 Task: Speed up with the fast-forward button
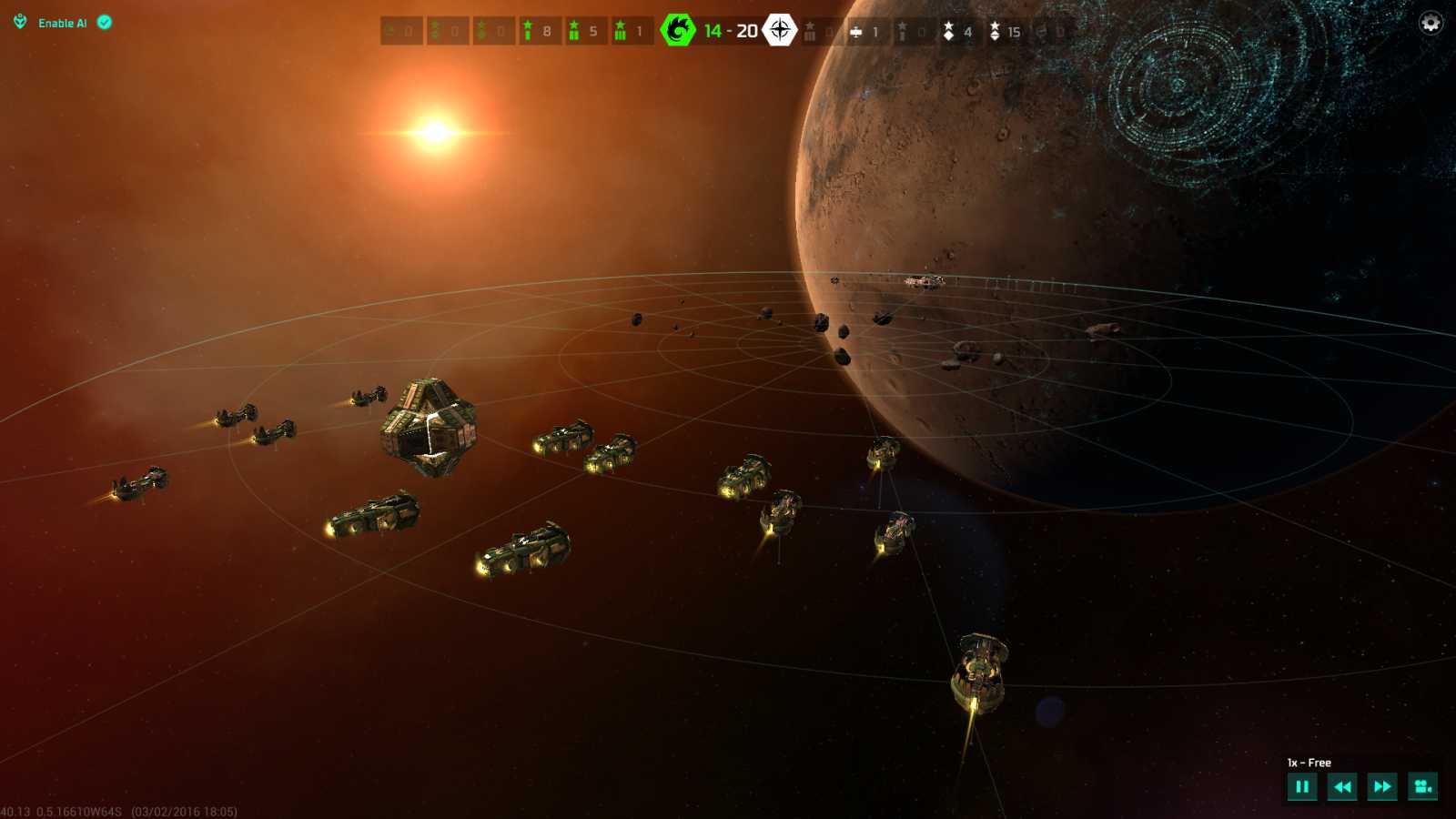coord(1382,787)
